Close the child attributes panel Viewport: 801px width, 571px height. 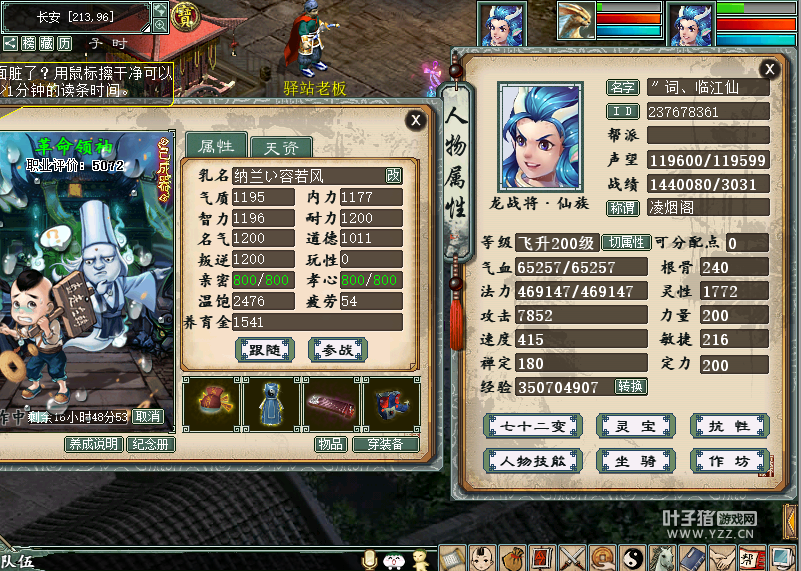coord(415,120)
